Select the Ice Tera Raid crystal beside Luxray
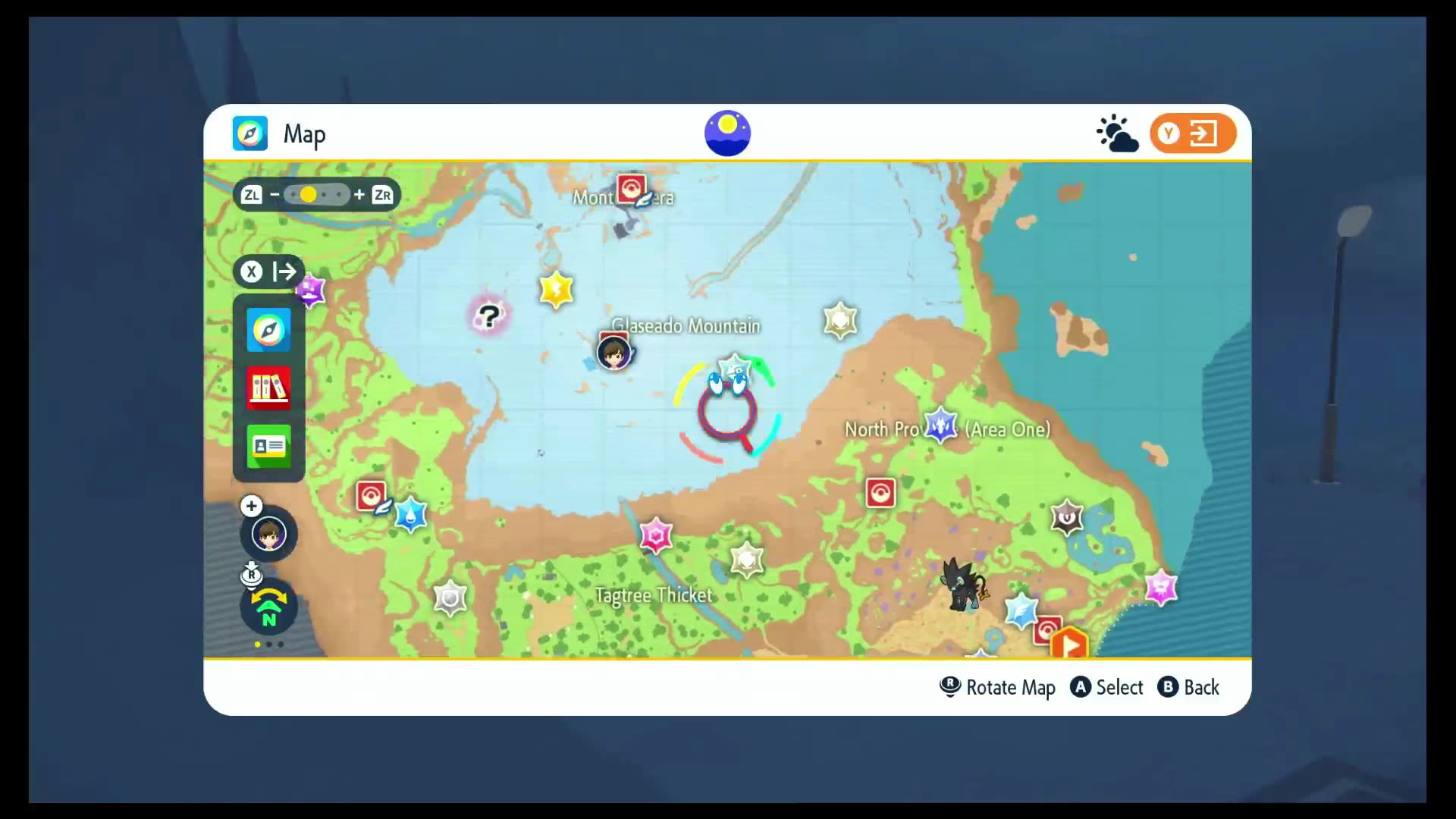 [1021, 610]
